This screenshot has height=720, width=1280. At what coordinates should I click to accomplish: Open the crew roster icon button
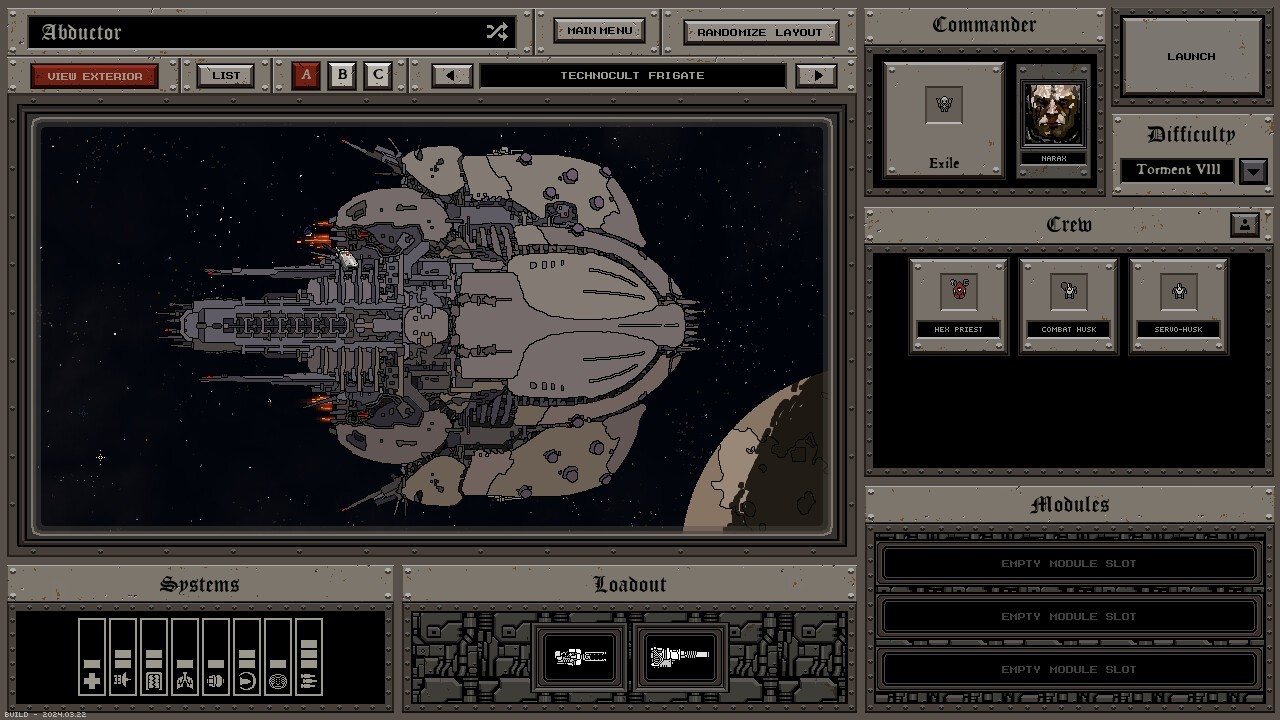(x=1244, y=225)
